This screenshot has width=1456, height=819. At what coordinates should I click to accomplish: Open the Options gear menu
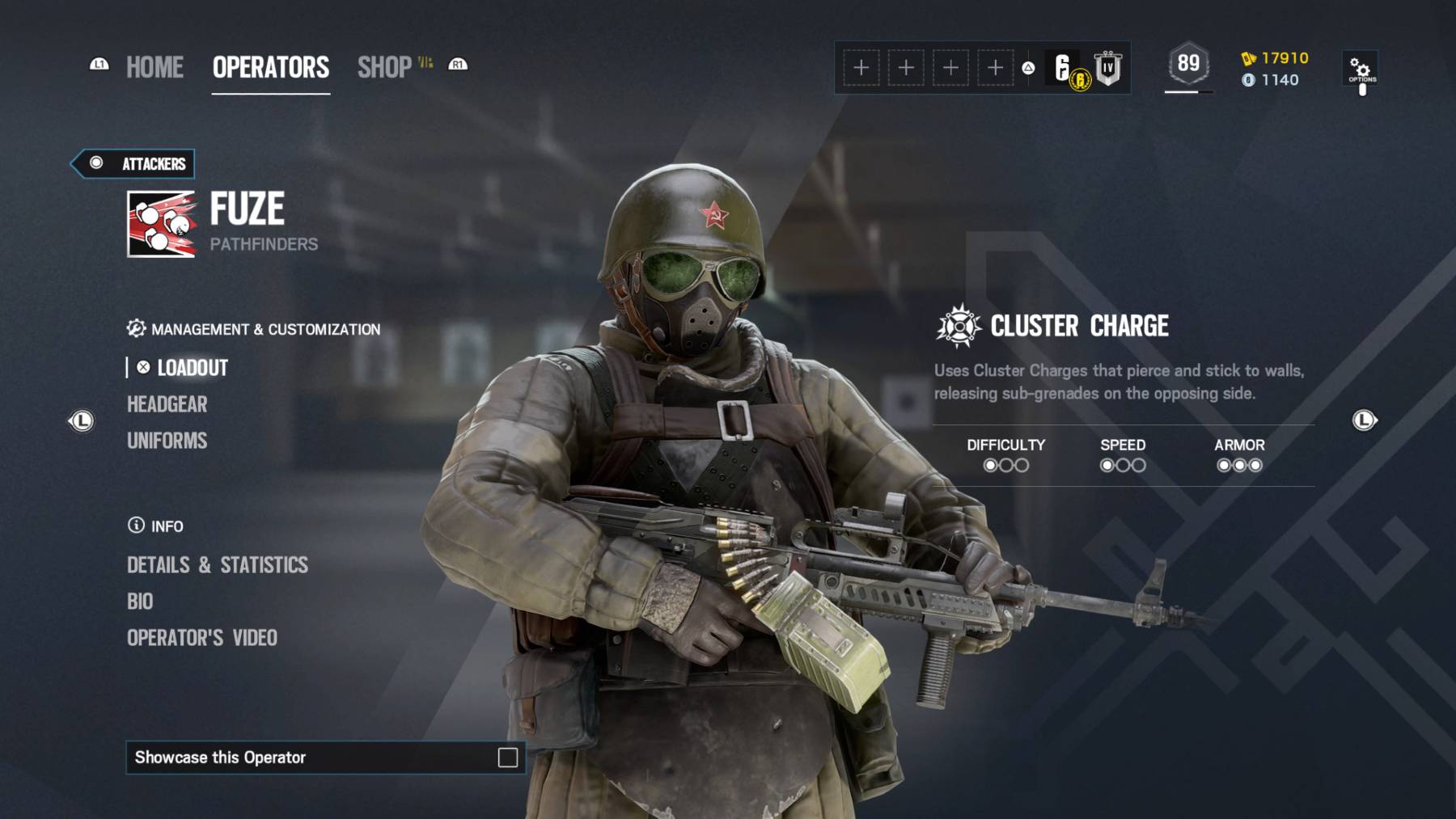click(x=1361, y=70)
